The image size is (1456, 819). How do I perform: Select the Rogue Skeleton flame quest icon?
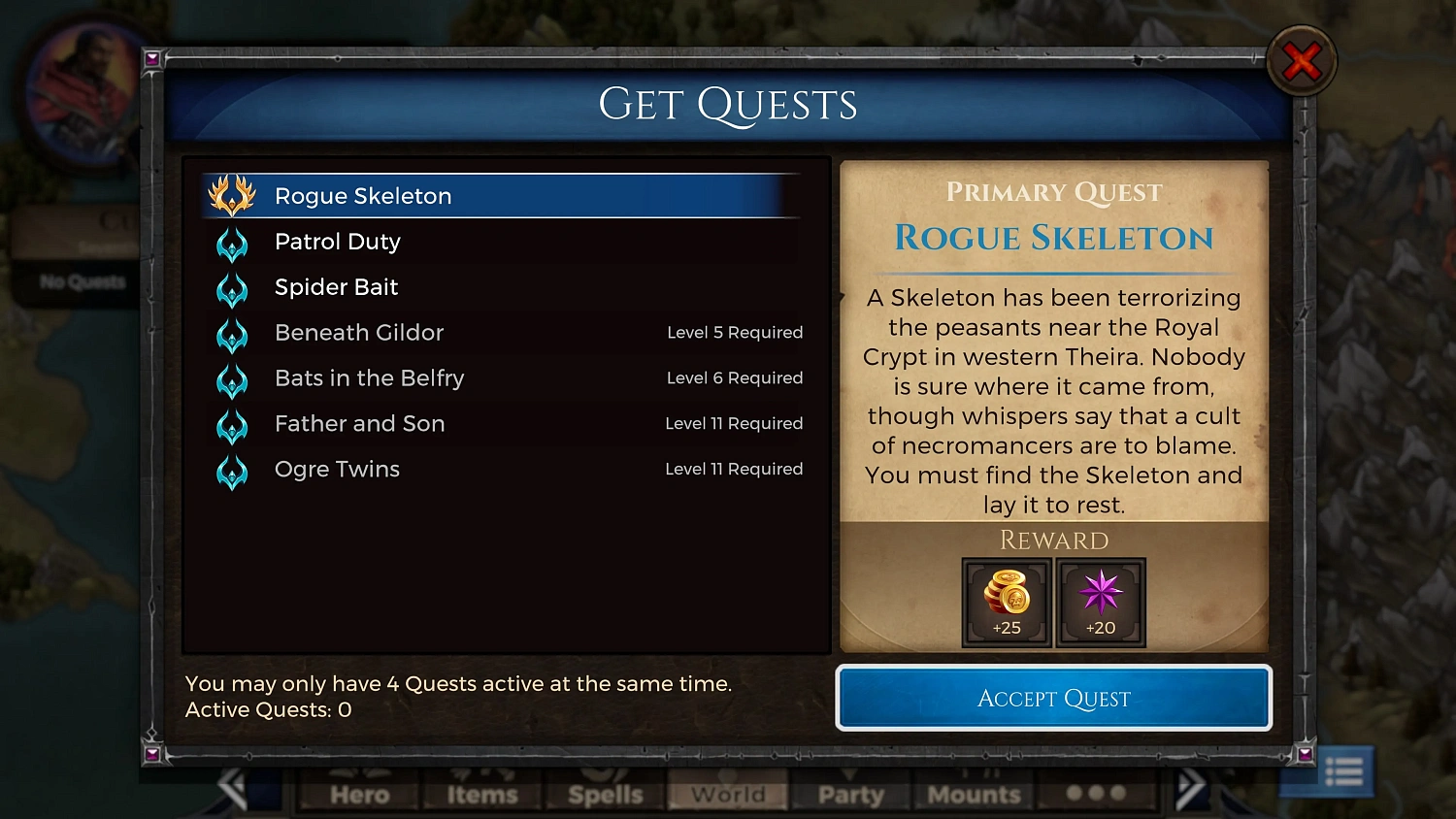(232, 195)
